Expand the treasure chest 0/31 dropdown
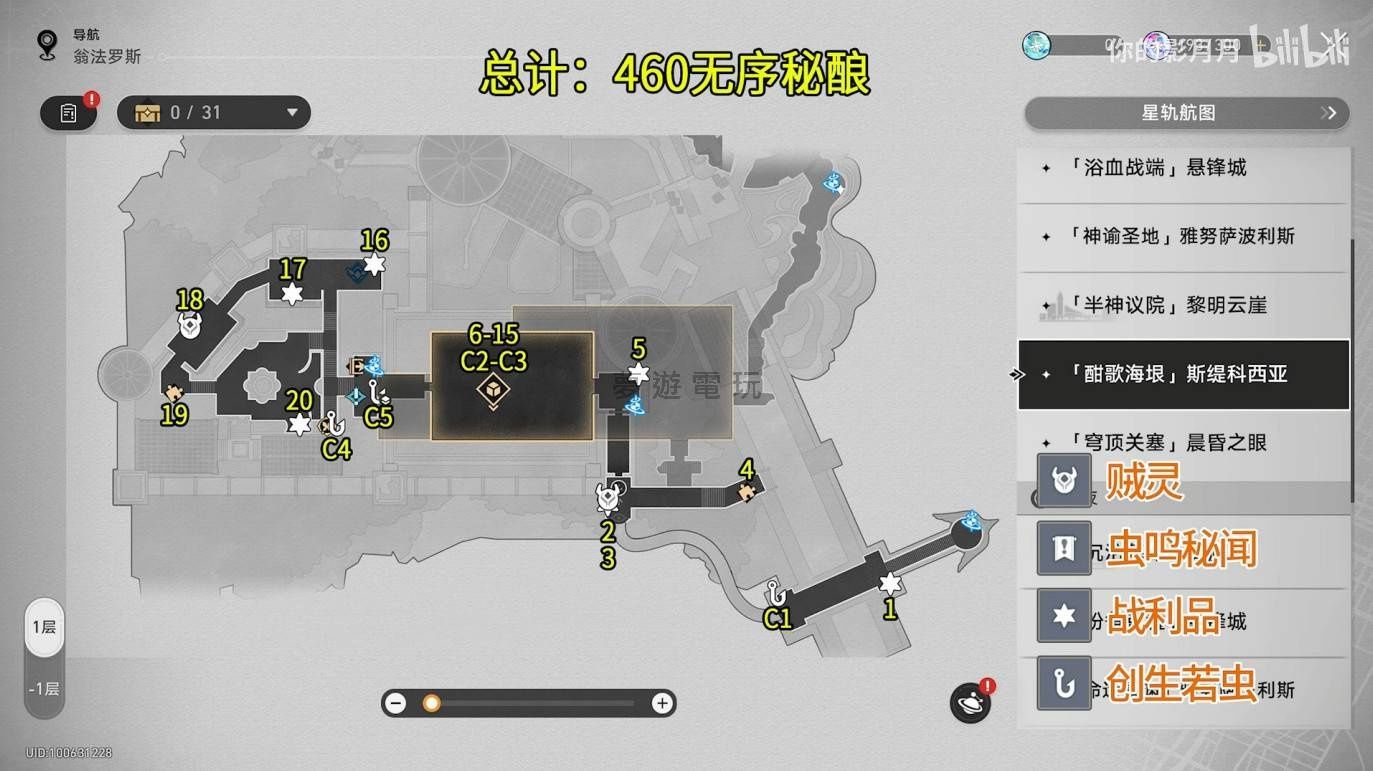The width and height of the screenshot is (1373, 771). (x=292, y=113)
